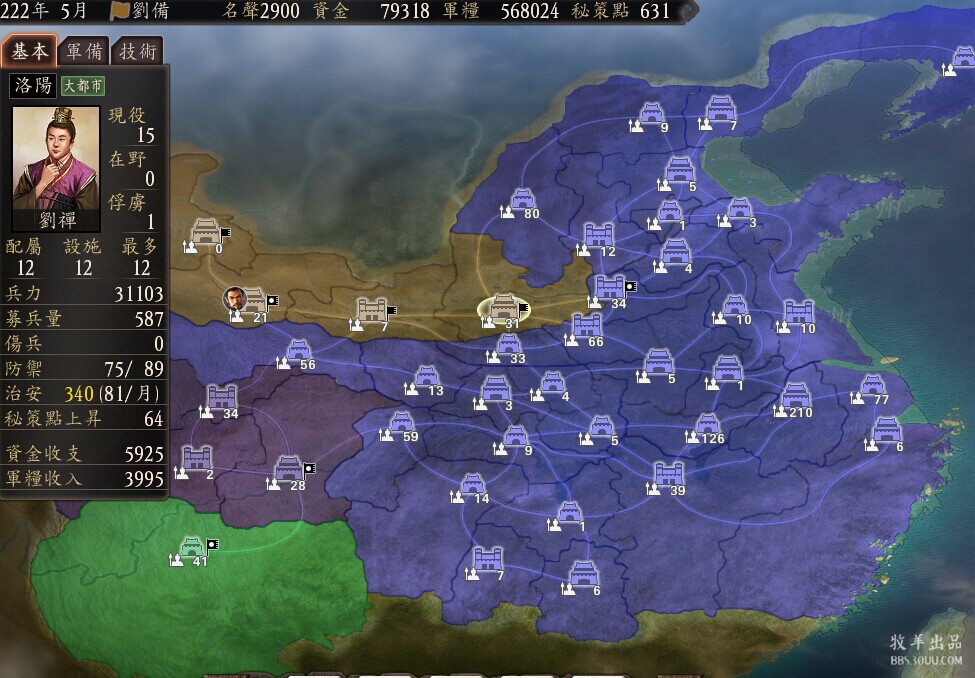Viewport: 975px width, 678px height.
Task: Select the coastal city marked 77
Action: [872, 386]
